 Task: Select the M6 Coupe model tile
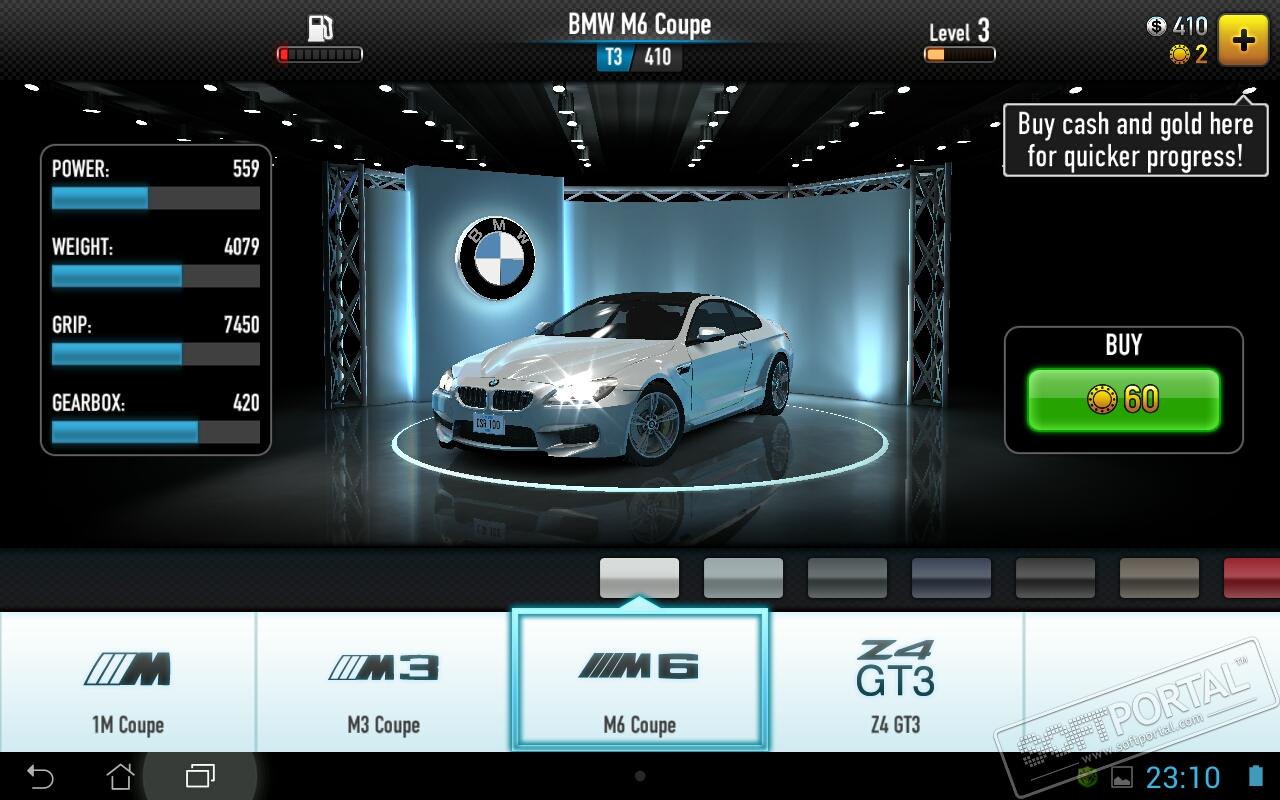(639, 682)
